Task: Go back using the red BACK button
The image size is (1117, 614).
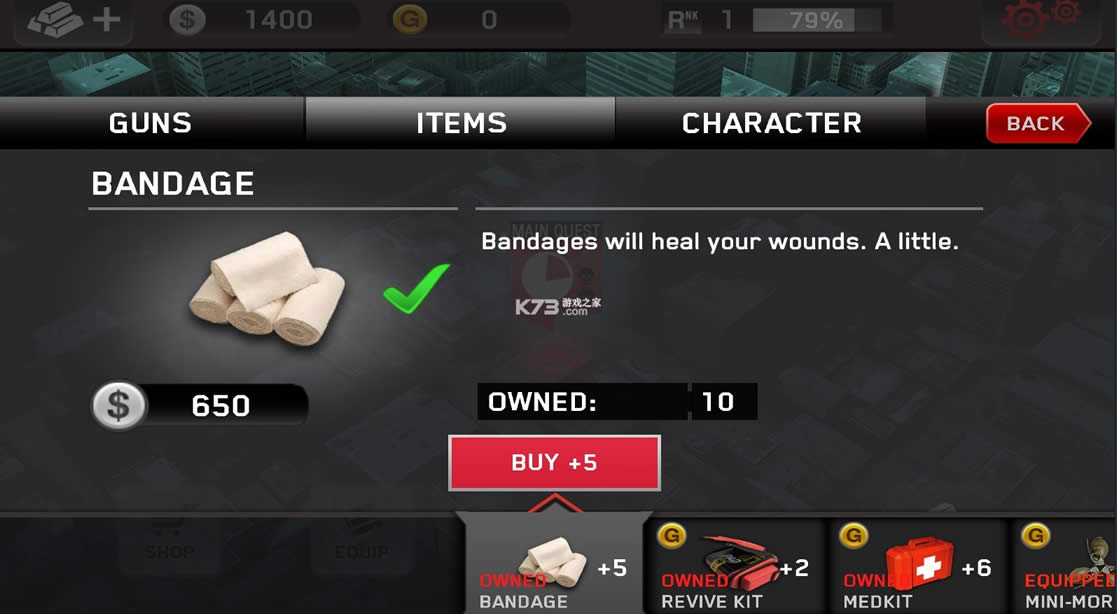Action: point(1037,123)
